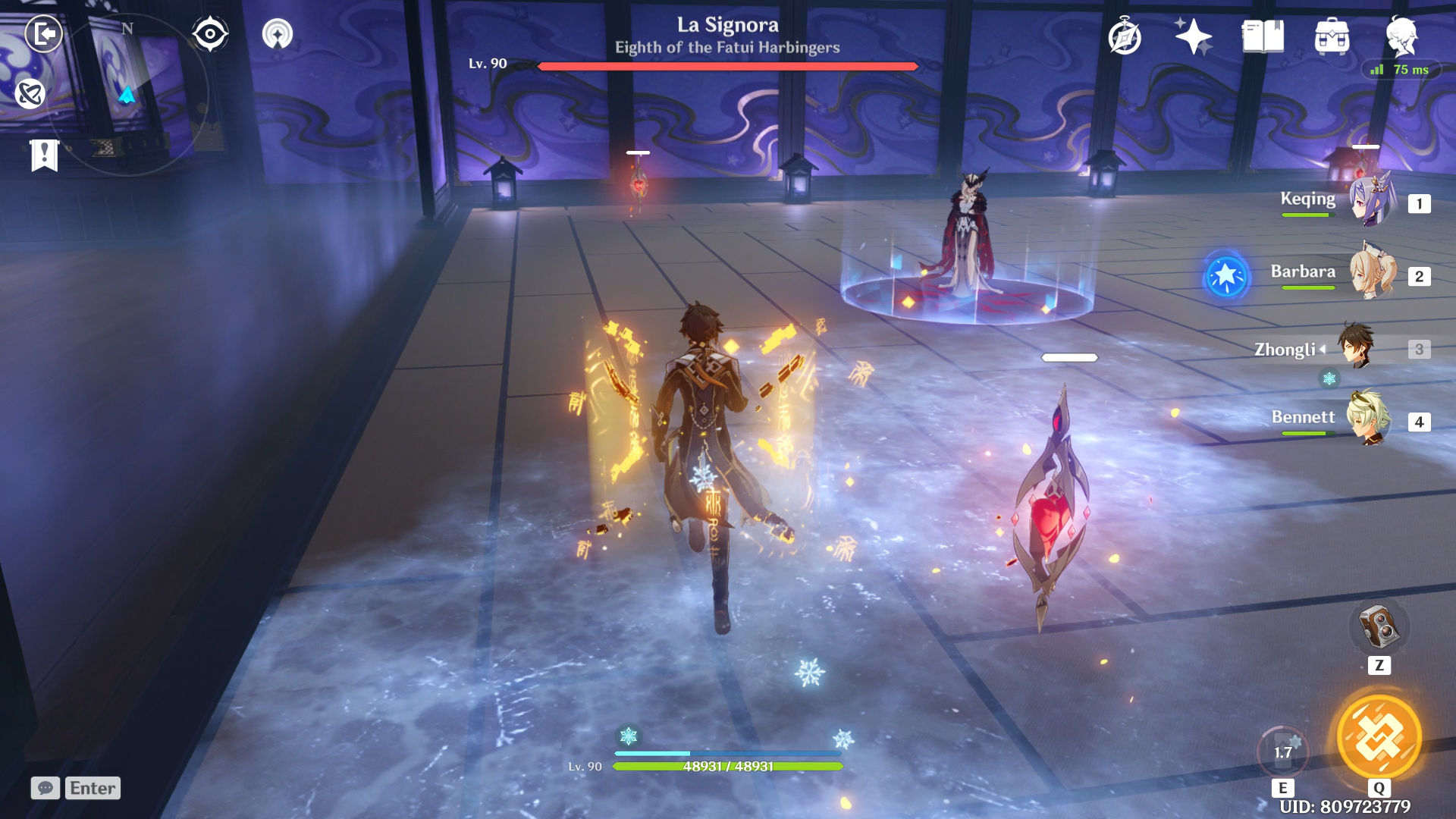Open the compass adventure icon
This screenshot has width=1456, height=819.
1125,37
